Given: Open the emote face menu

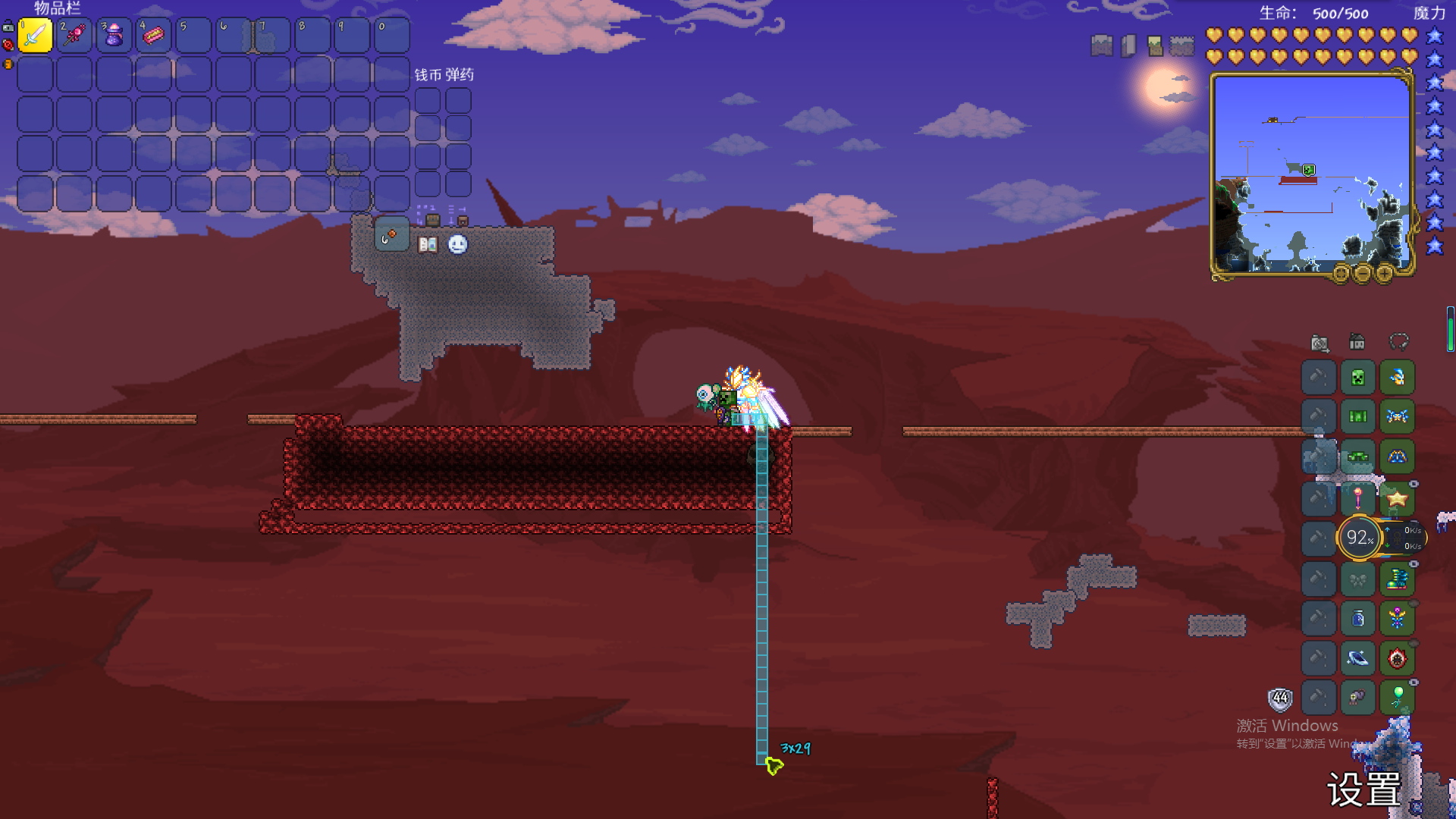Looking at the screenshot, I should click(457, 244).
